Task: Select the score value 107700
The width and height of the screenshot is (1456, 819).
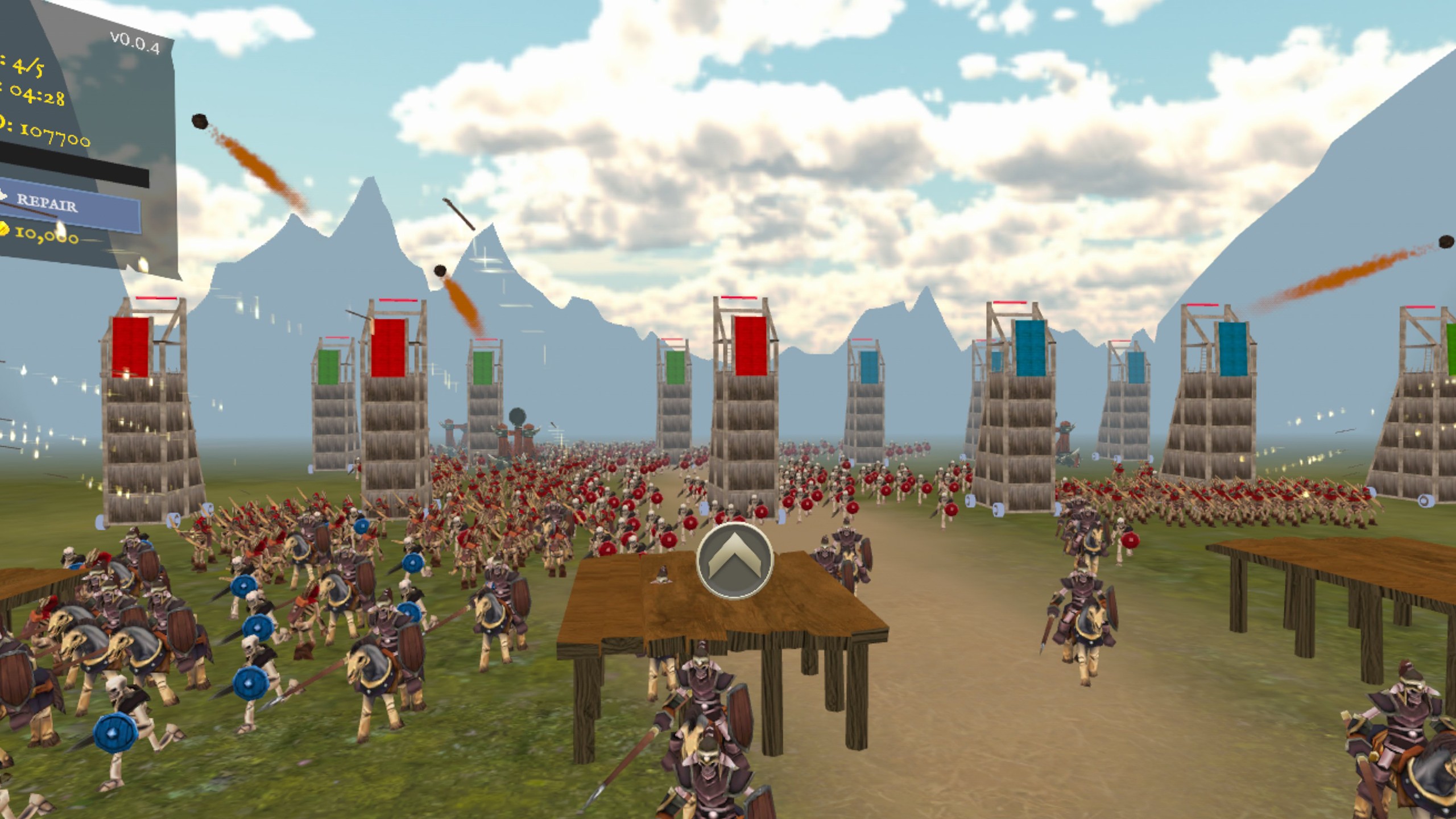Action: coord(54,136)
